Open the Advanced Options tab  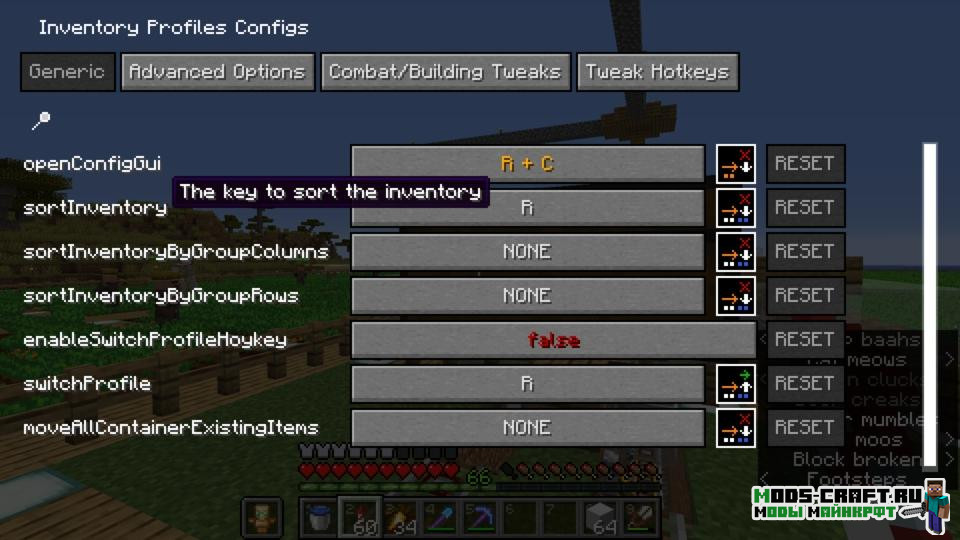coord(217,72)
